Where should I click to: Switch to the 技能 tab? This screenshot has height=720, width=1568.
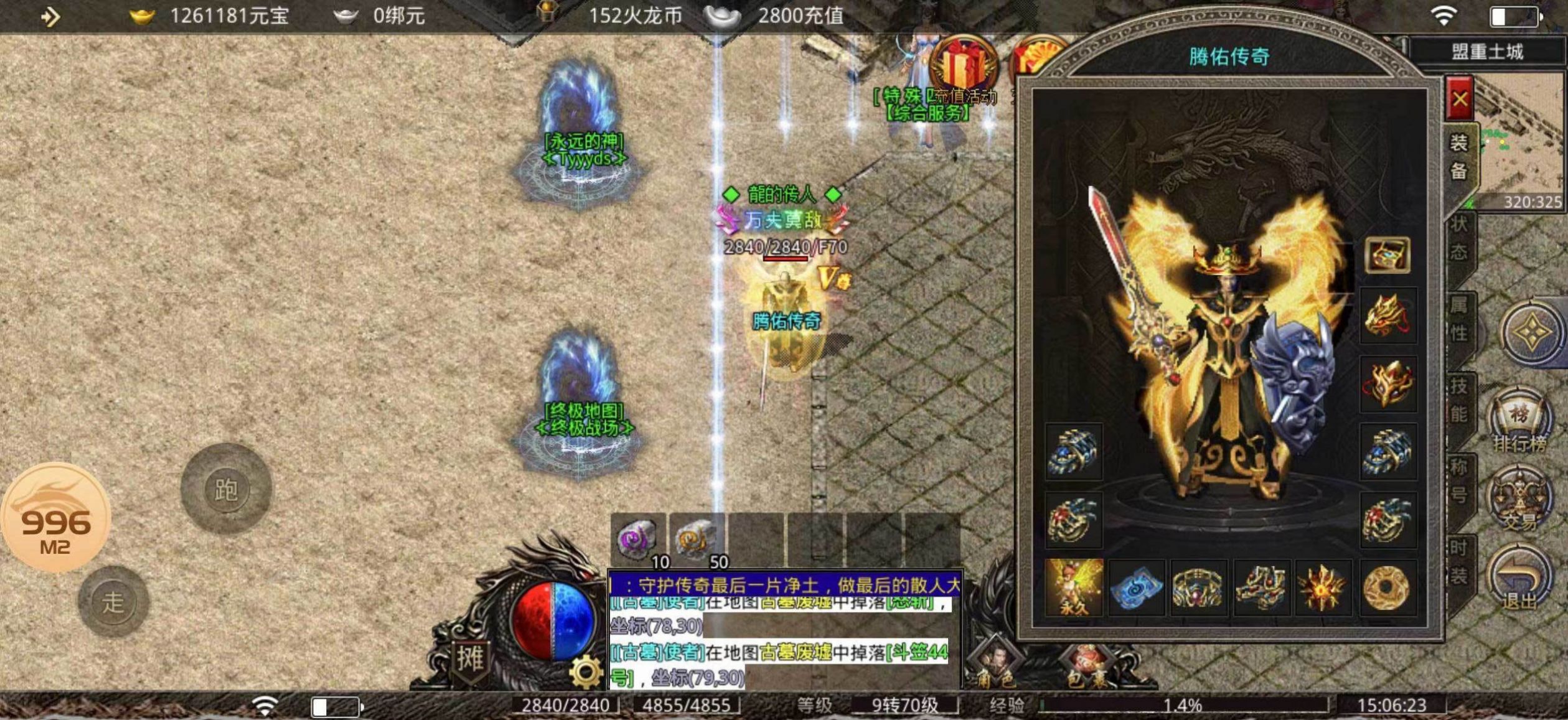click(x=1459, y=400)
